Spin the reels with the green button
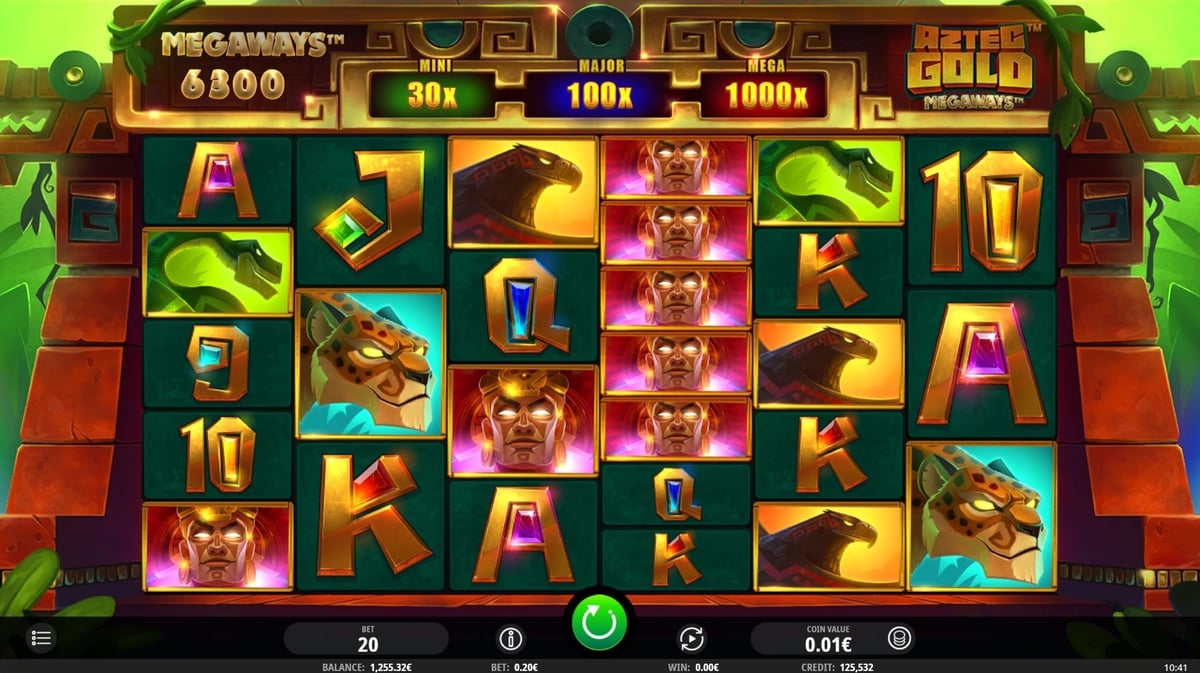Image resolution: width=1200 pixels, height=673 pixels. click(x=599, y=622)
